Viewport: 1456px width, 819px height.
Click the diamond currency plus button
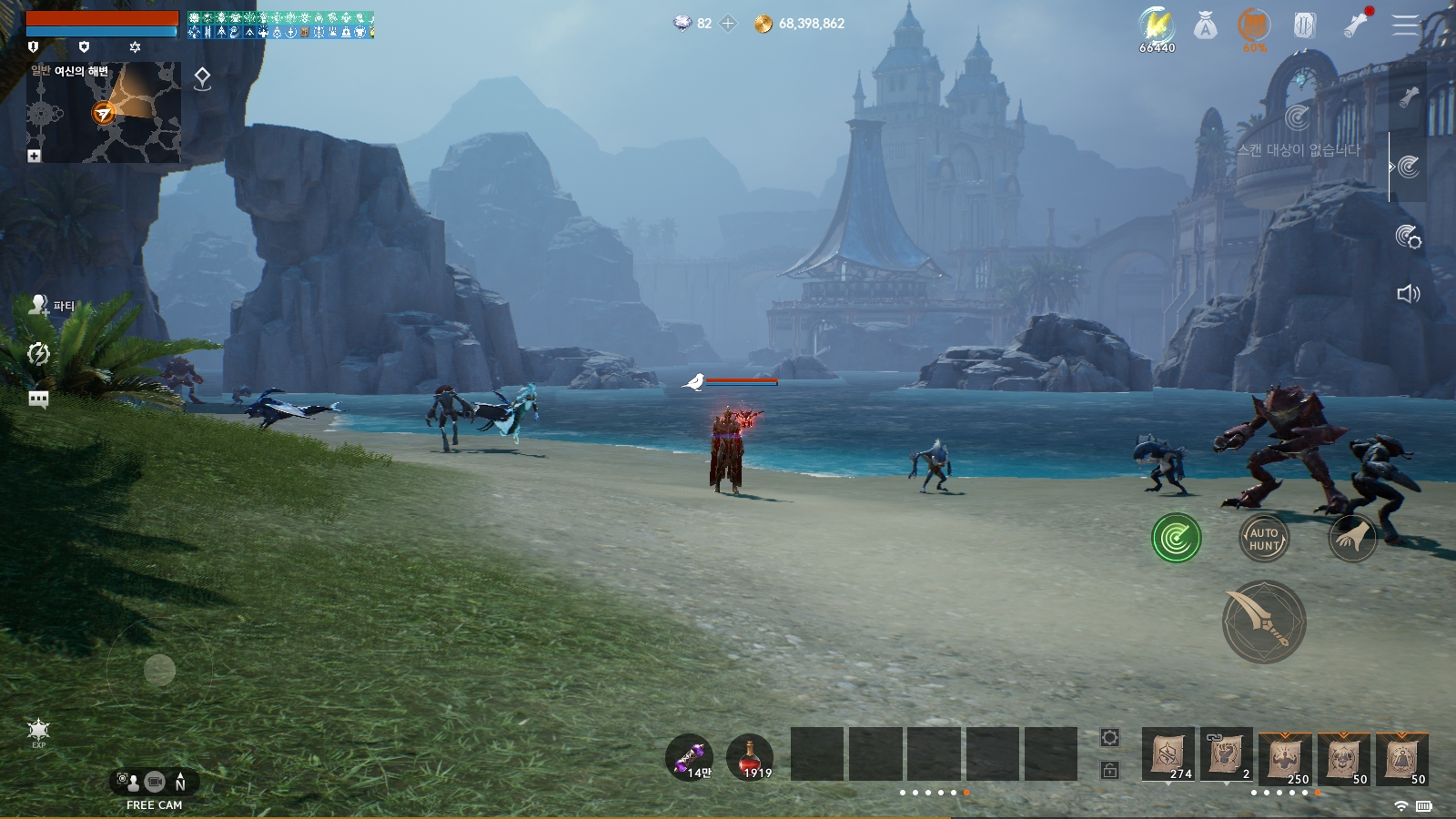click(728, 24)
